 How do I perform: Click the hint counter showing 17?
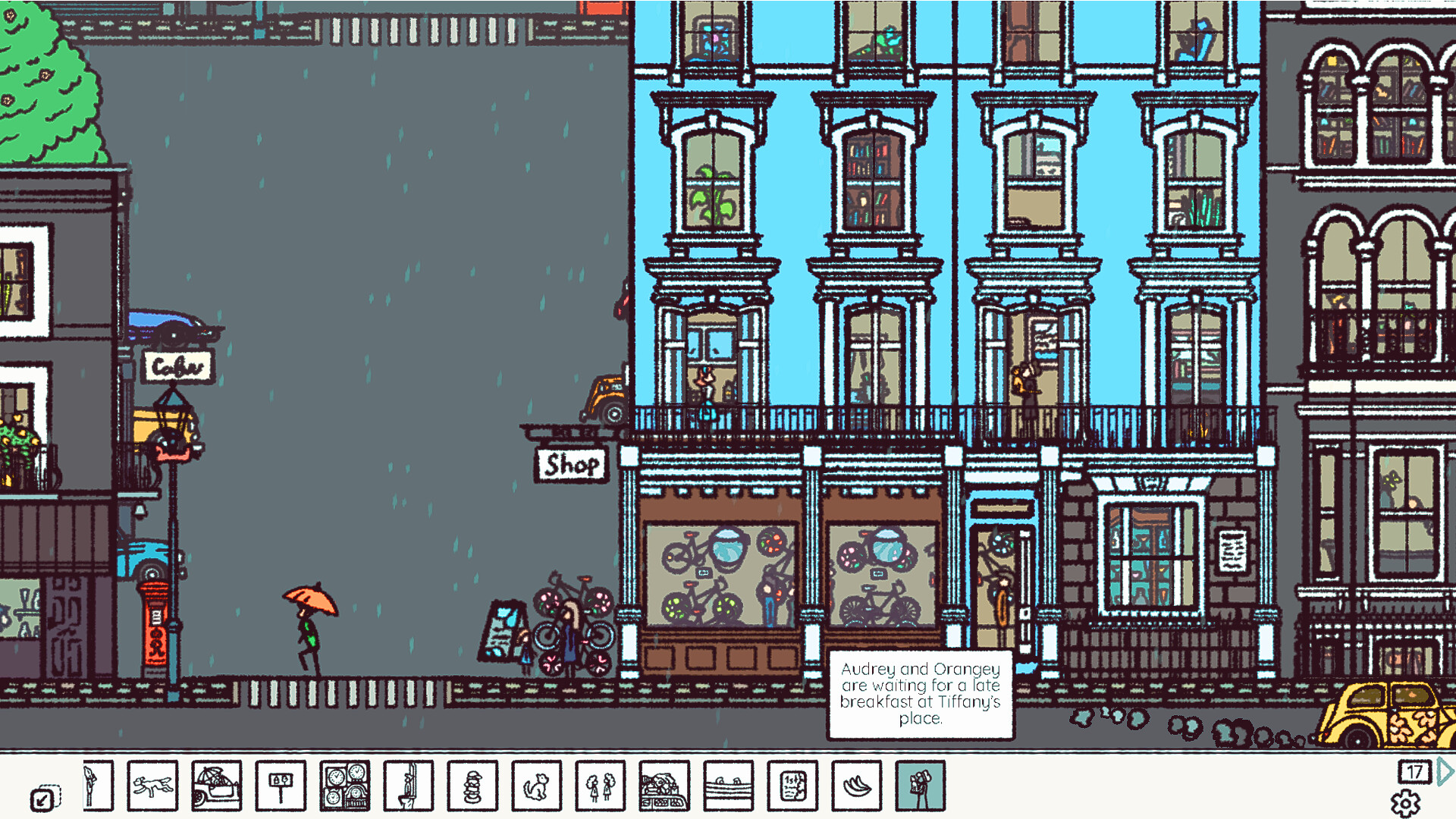1415,772
